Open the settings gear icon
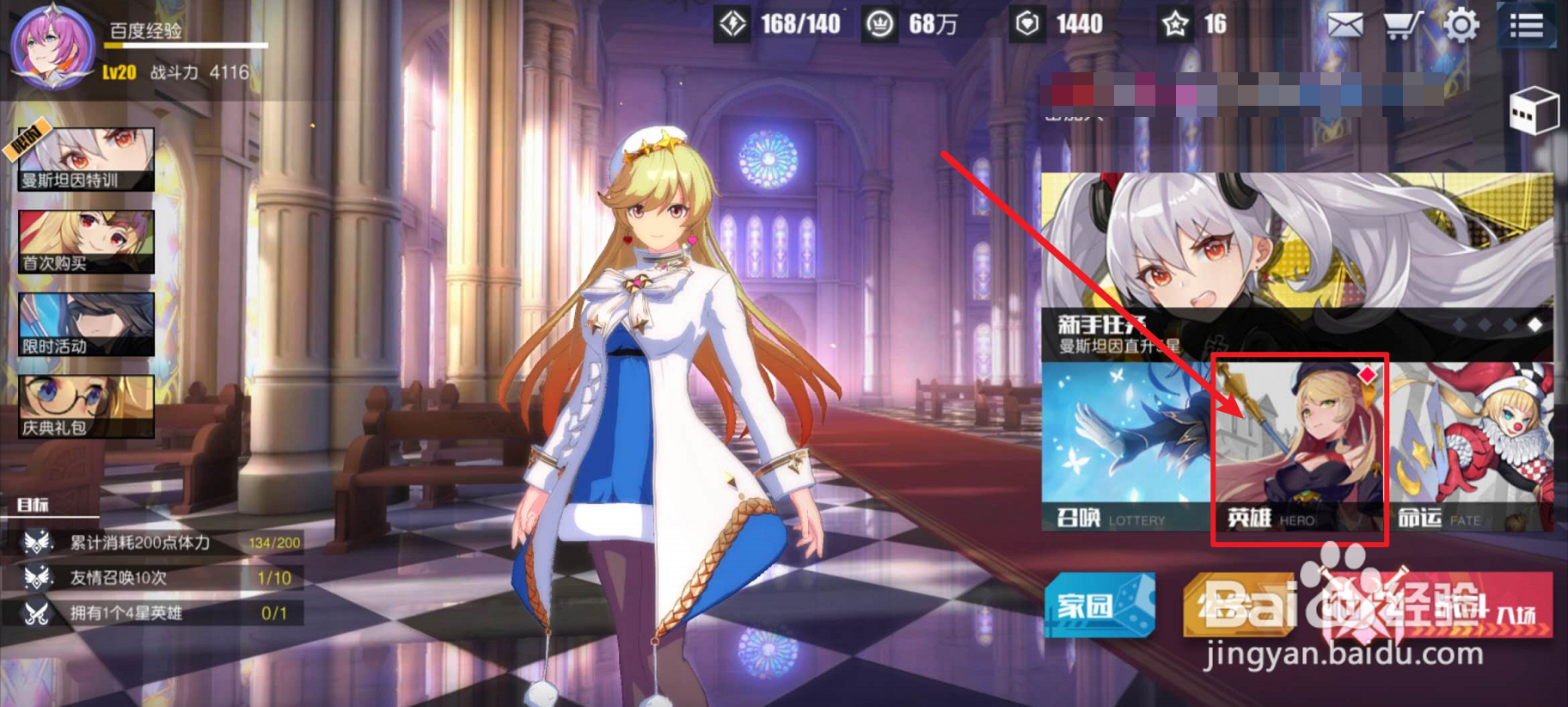The width and height of the screenshot is (1568, 707). [1463, 25]
